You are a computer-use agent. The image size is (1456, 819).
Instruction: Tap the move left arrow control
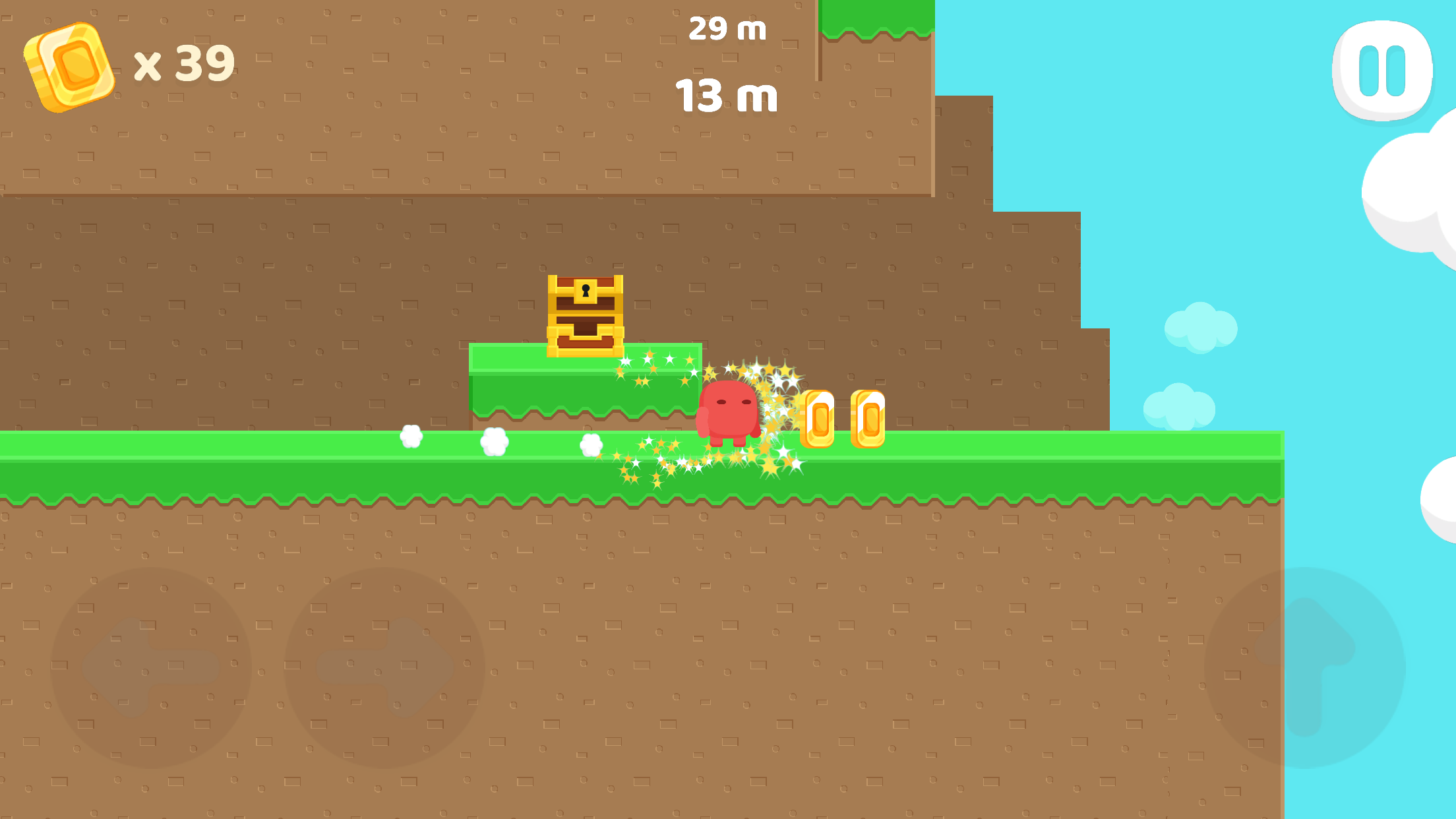(151, 667)
